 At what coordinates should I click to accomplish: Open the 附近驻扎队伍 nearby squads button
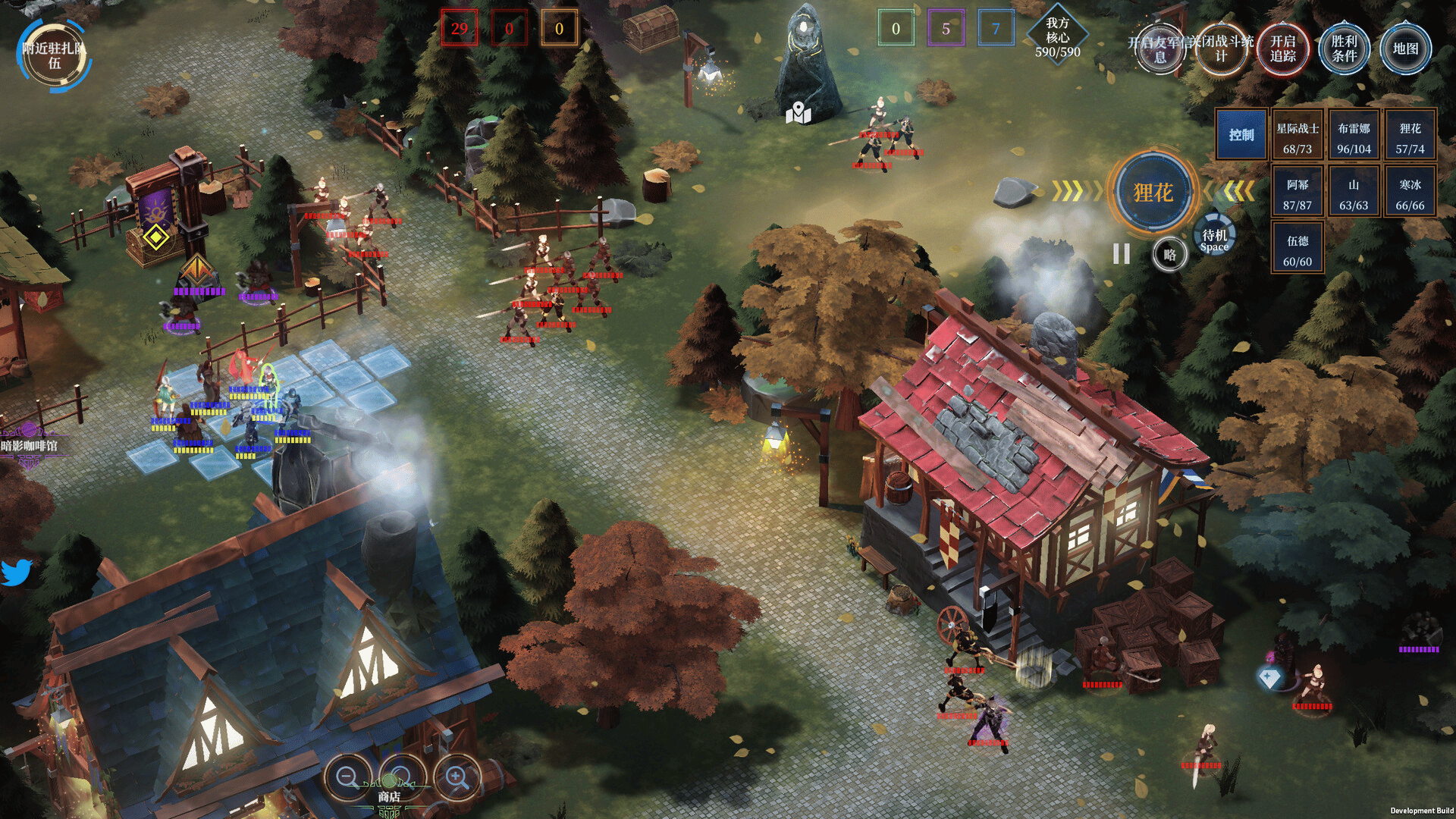[x=54, y=55]
